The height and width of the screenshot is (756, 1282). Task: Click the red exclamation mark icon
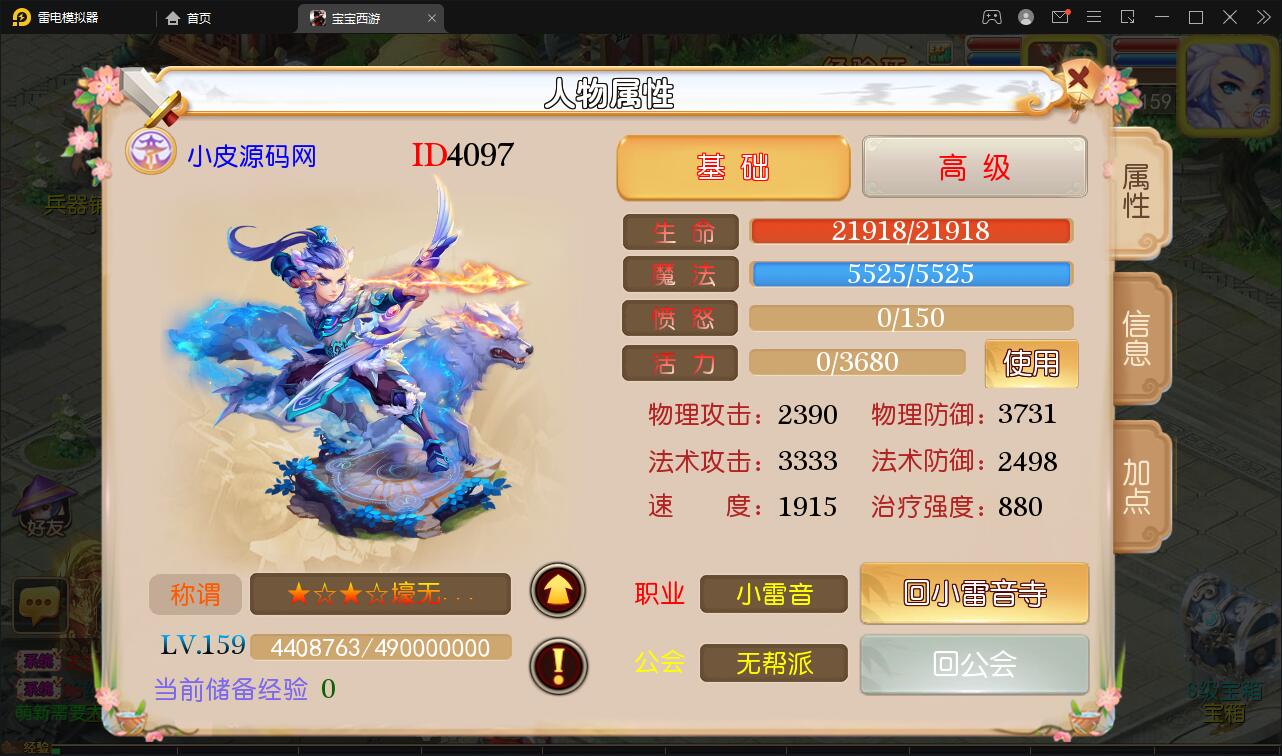click(x=557, y=666)
